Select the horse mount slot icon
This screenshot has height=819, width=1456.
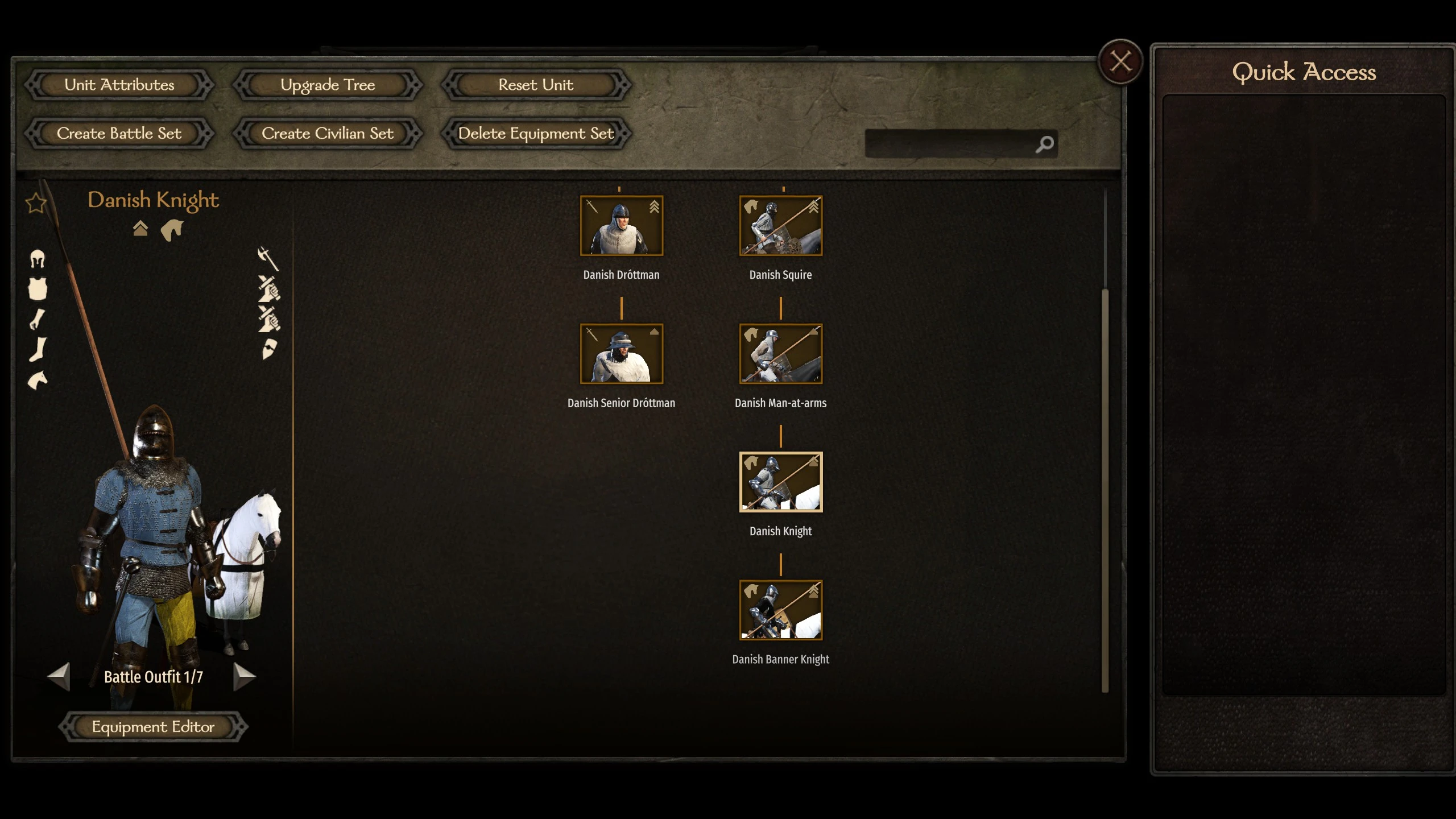point(38,380)
